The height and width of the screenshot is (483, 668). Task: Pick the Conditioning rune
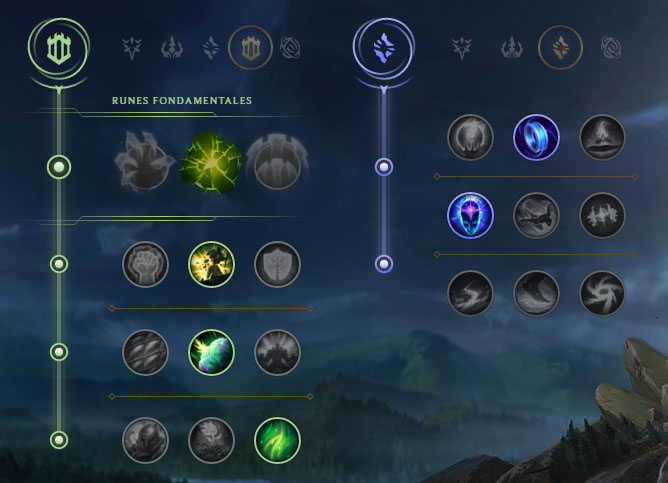click(x=145, y=352)
